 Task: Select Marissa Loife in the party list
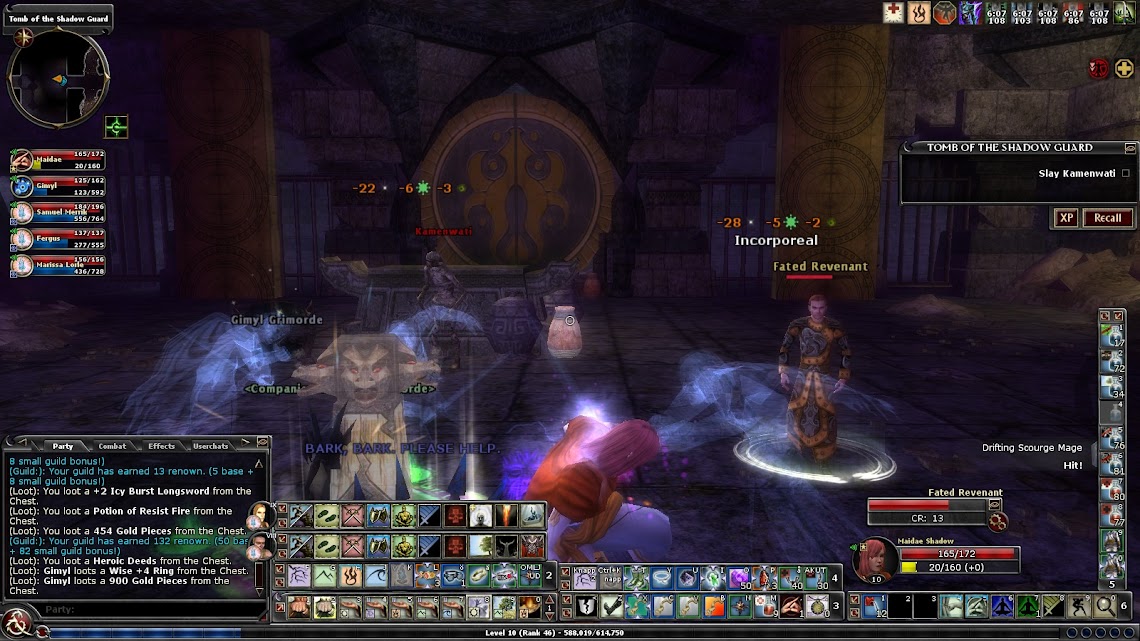point(21,265)
